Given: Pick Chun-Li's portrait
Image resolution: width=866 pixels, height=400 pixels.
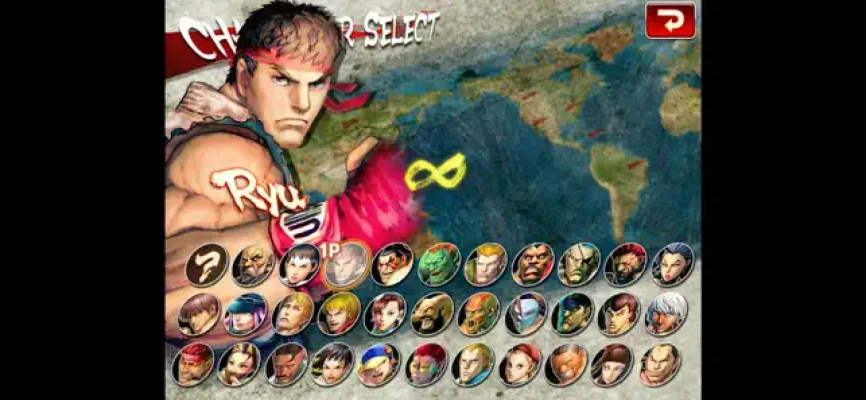Looking at the screenshot, I should coord(385,314).
